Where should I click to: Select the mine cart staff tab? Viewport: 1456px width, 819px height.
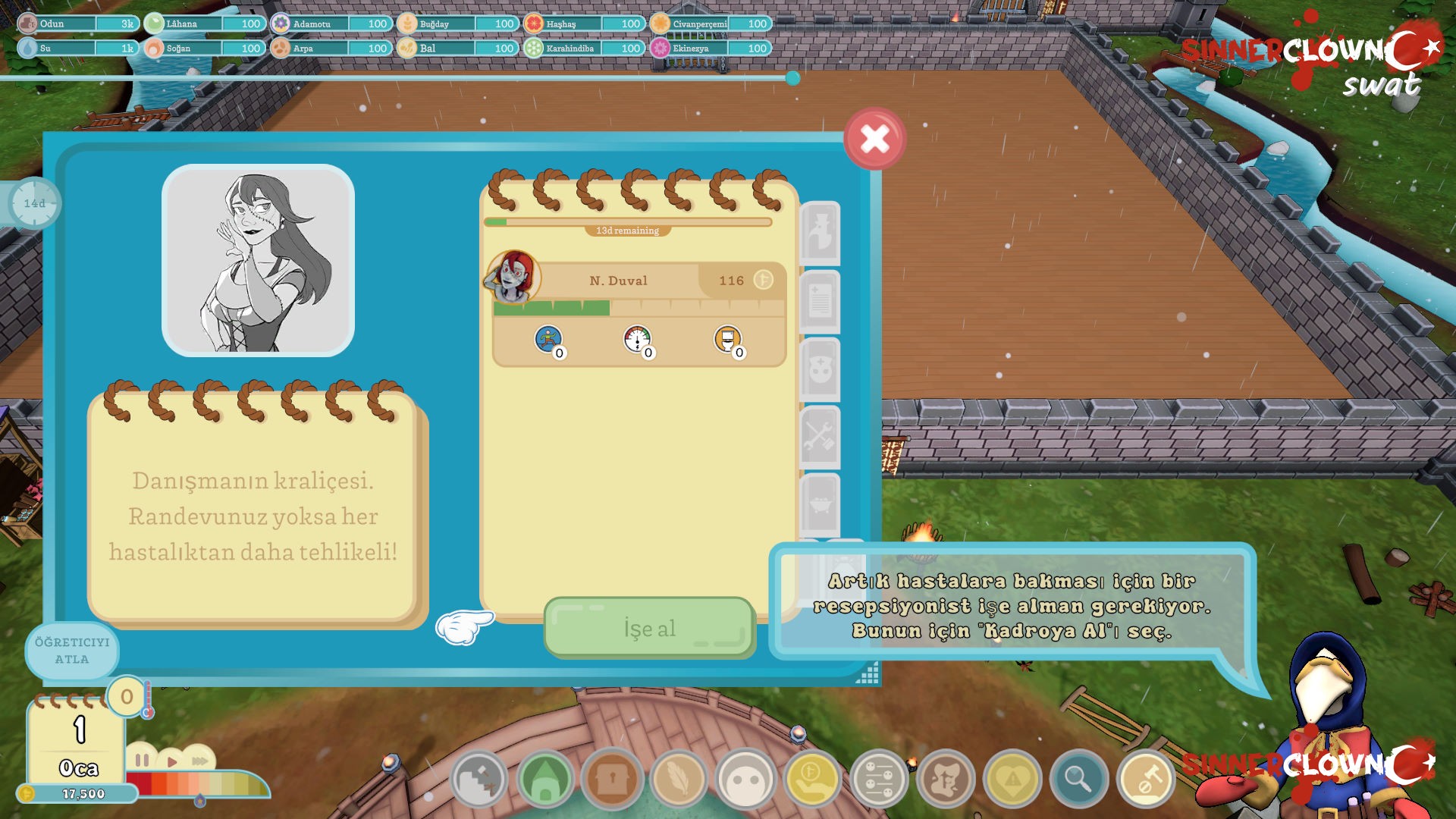(x=820, y=504)
